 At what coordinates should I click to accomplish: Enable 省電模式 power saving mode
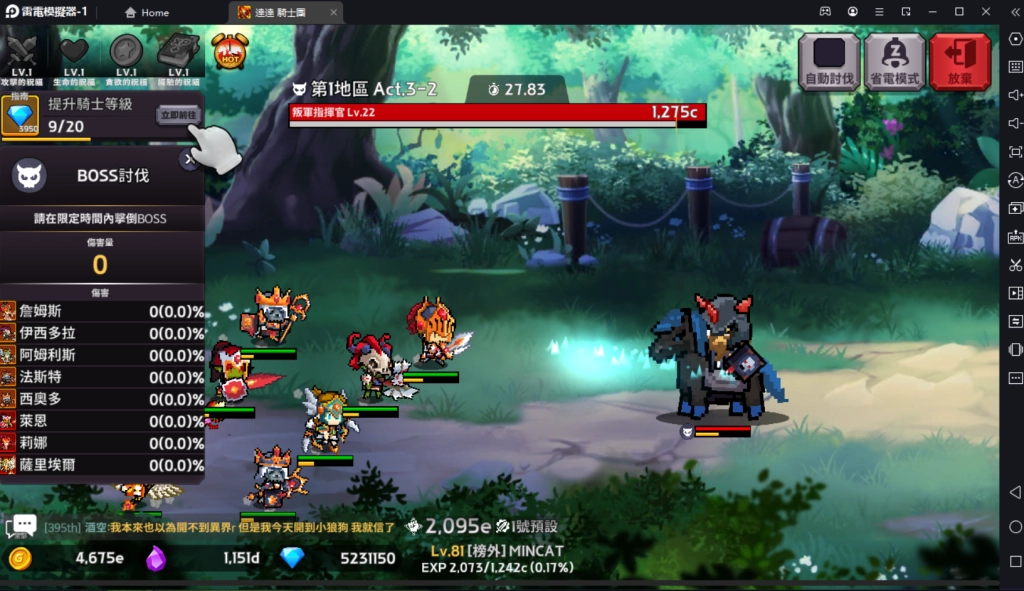(x=894, y=62)
